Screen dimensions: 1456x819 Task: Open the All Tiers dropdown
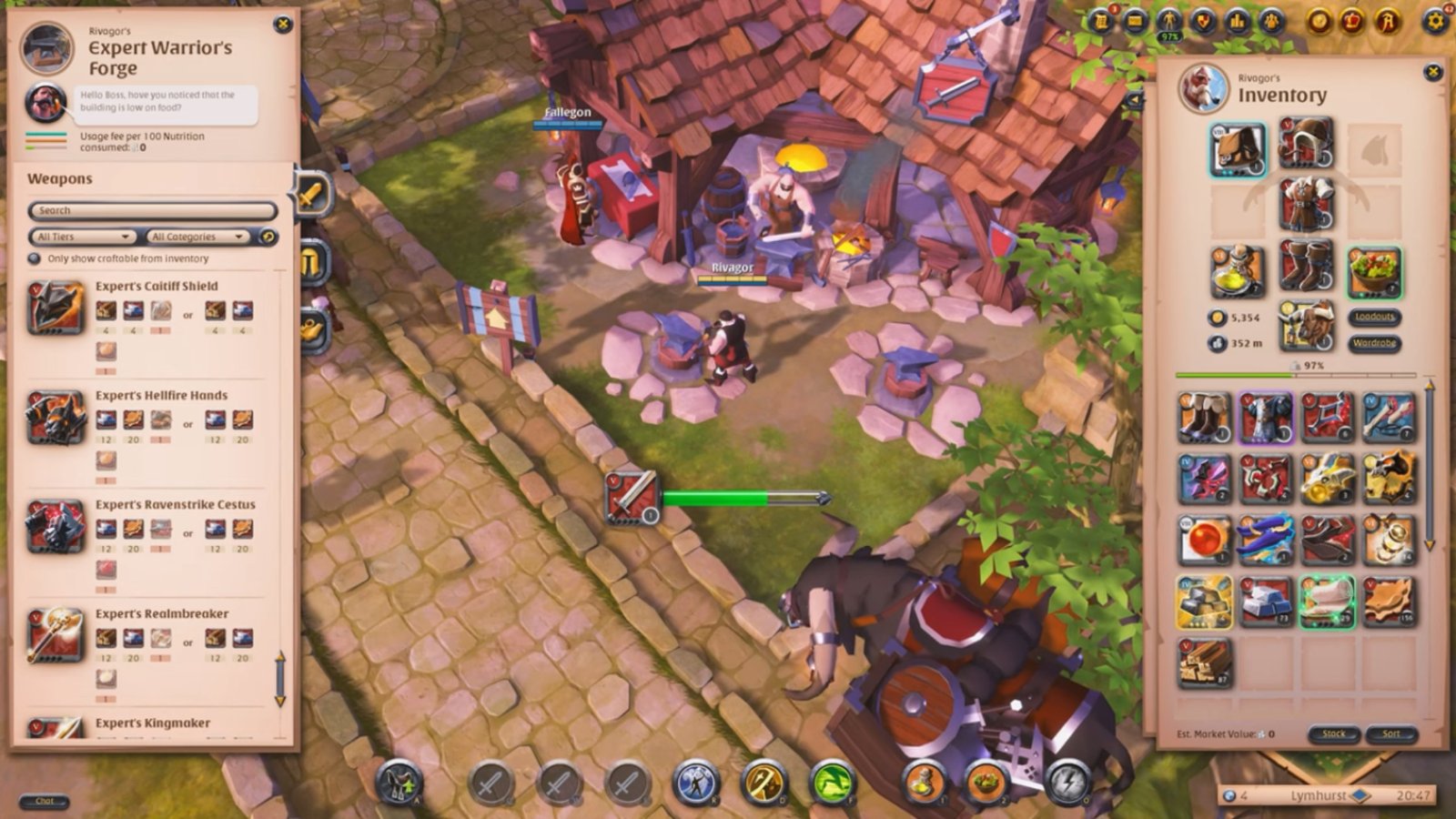pos(80,236)
